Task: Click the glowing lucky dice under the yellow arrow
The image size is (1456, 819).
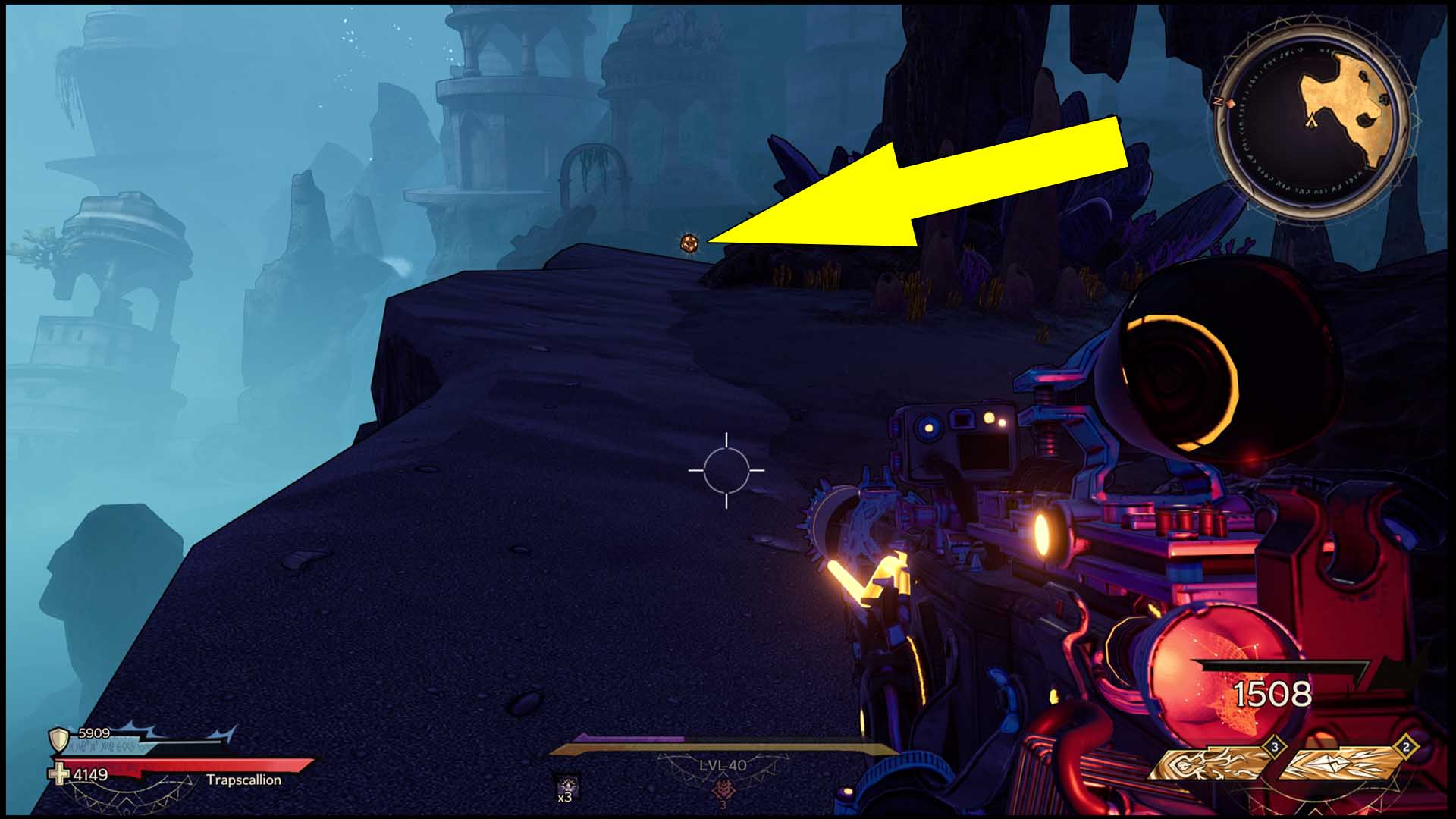Action: pyautogui.click(x=692, y=243)
